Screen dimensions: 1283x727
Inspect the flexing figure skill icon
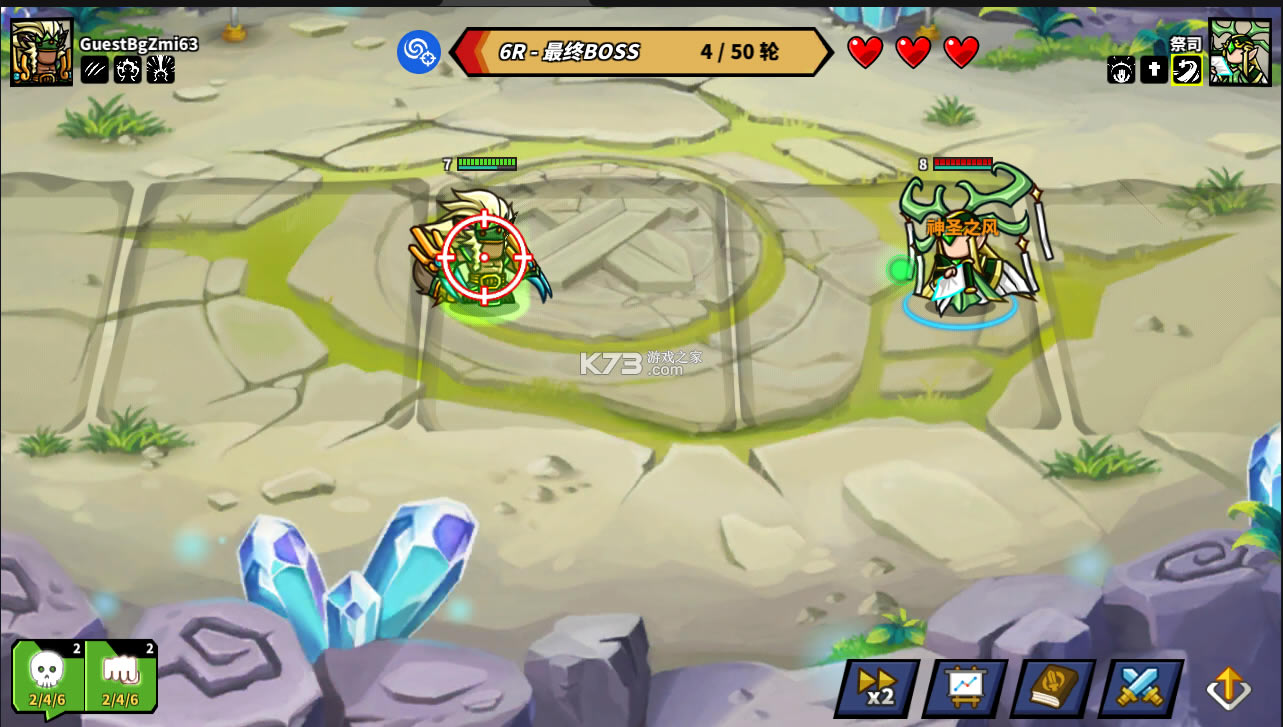pyautogui.click(x=128, y=69)
